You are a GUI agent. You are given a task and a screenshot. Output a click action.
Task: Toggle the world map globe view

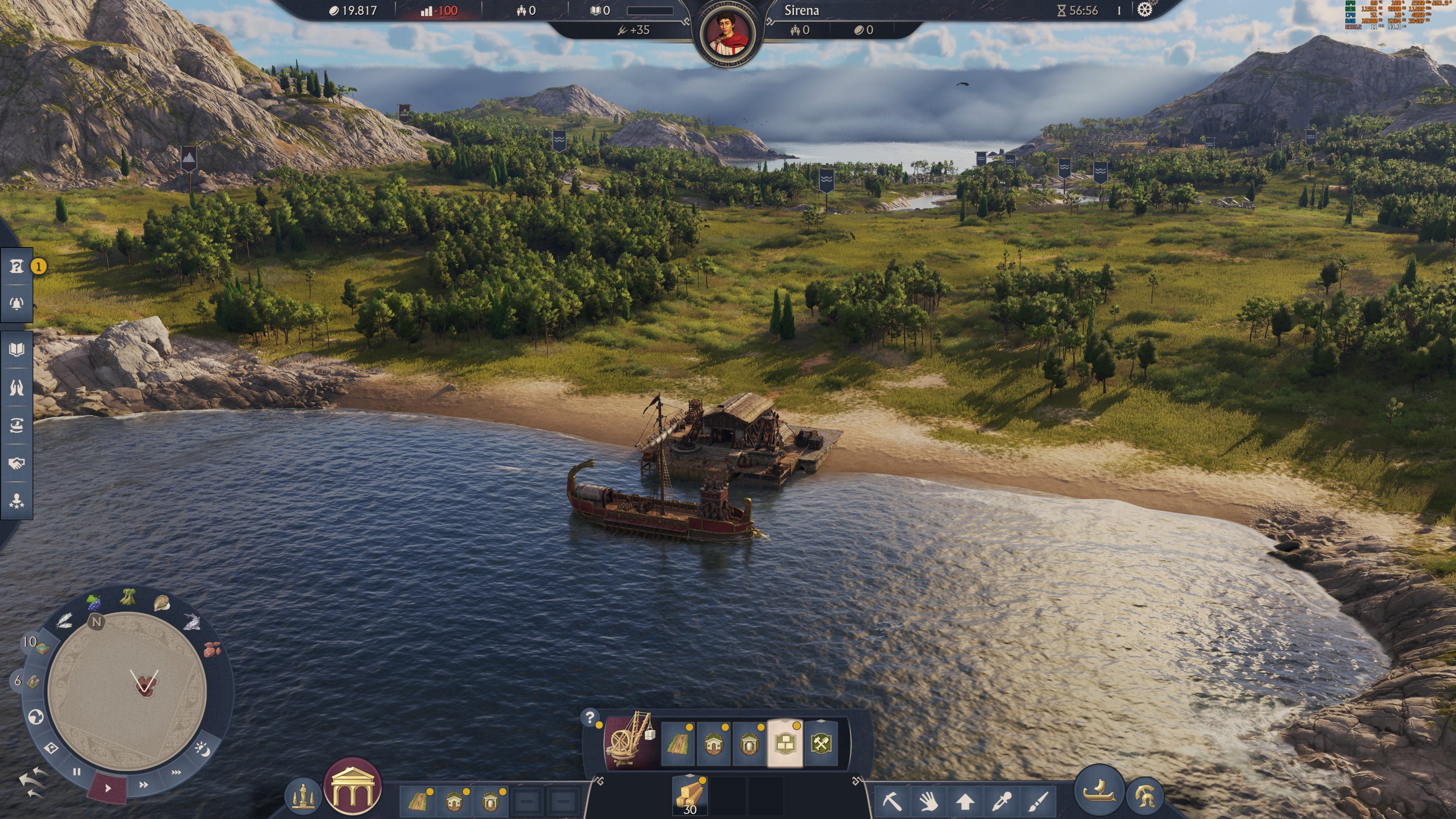[36, 717]
